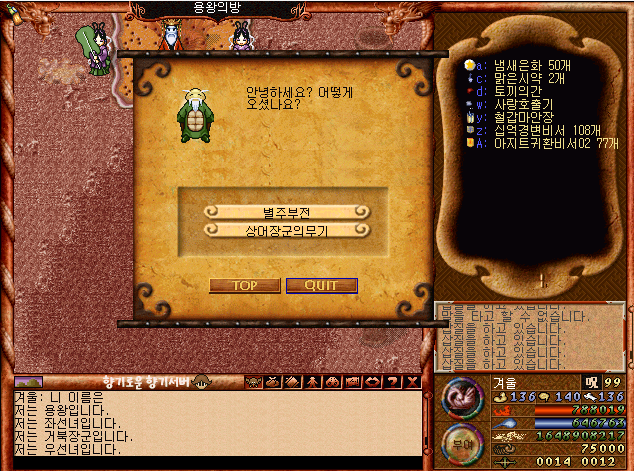Quit the NPC dialogue with QUIT

pyautogui.click(x=321, y=285)
